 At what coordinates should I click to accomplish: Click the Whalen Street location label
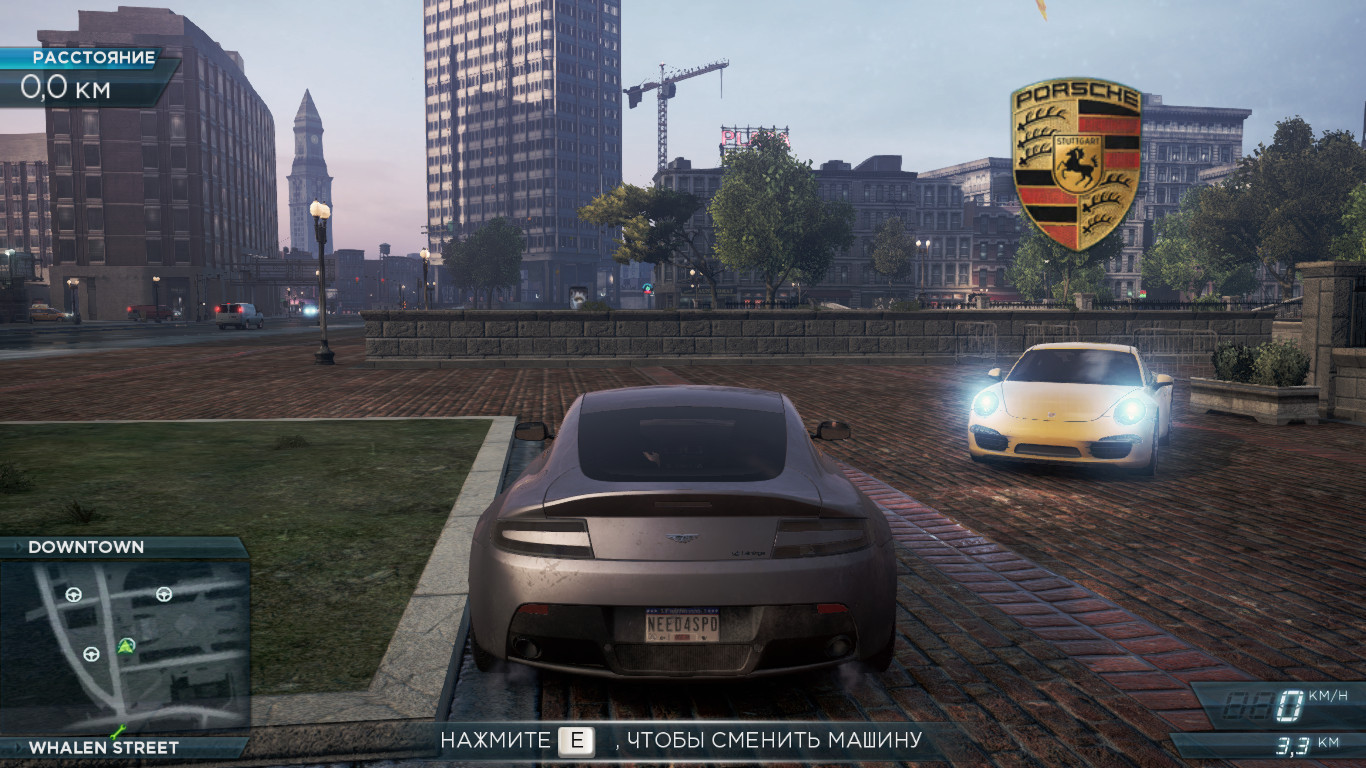tap(103, 747)
